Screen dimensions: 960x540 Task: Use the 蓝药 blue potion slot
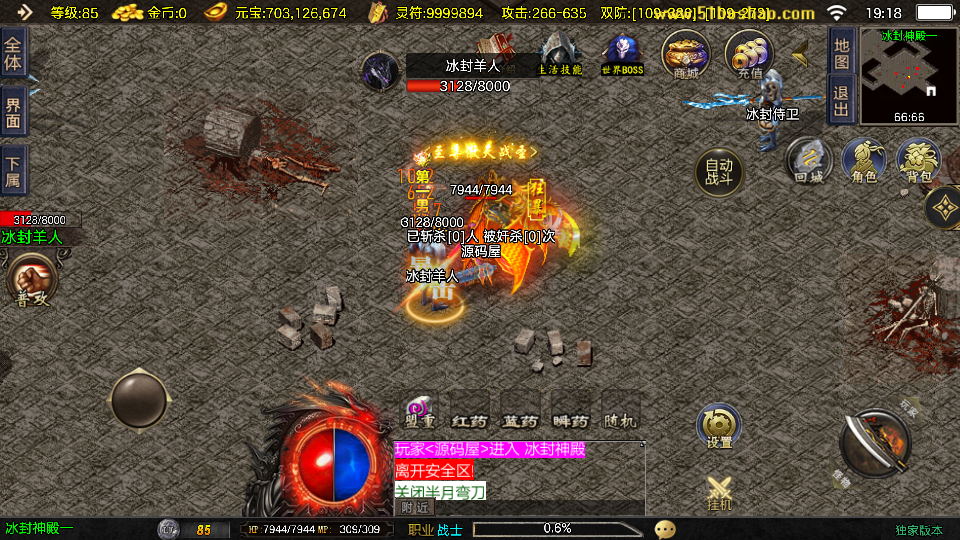pos(520,412)
